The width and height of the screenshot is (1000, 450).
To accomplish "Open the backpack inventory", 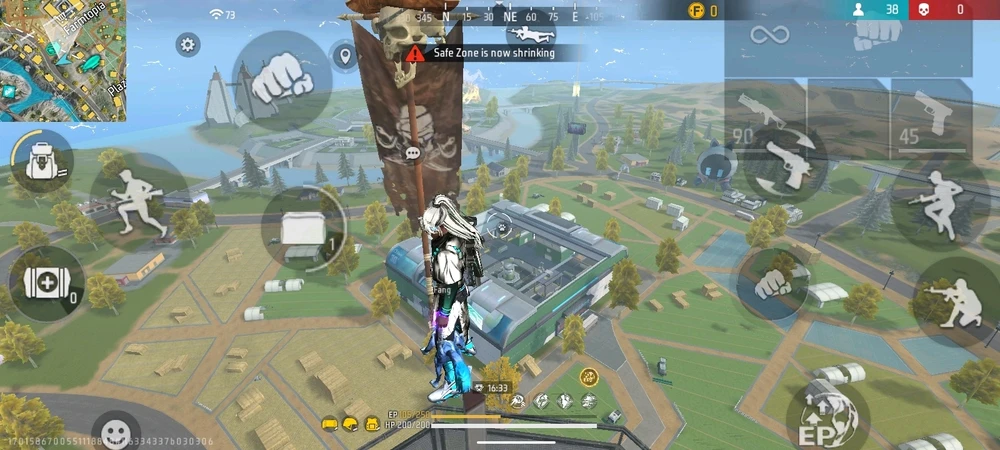I will (43, 161).
